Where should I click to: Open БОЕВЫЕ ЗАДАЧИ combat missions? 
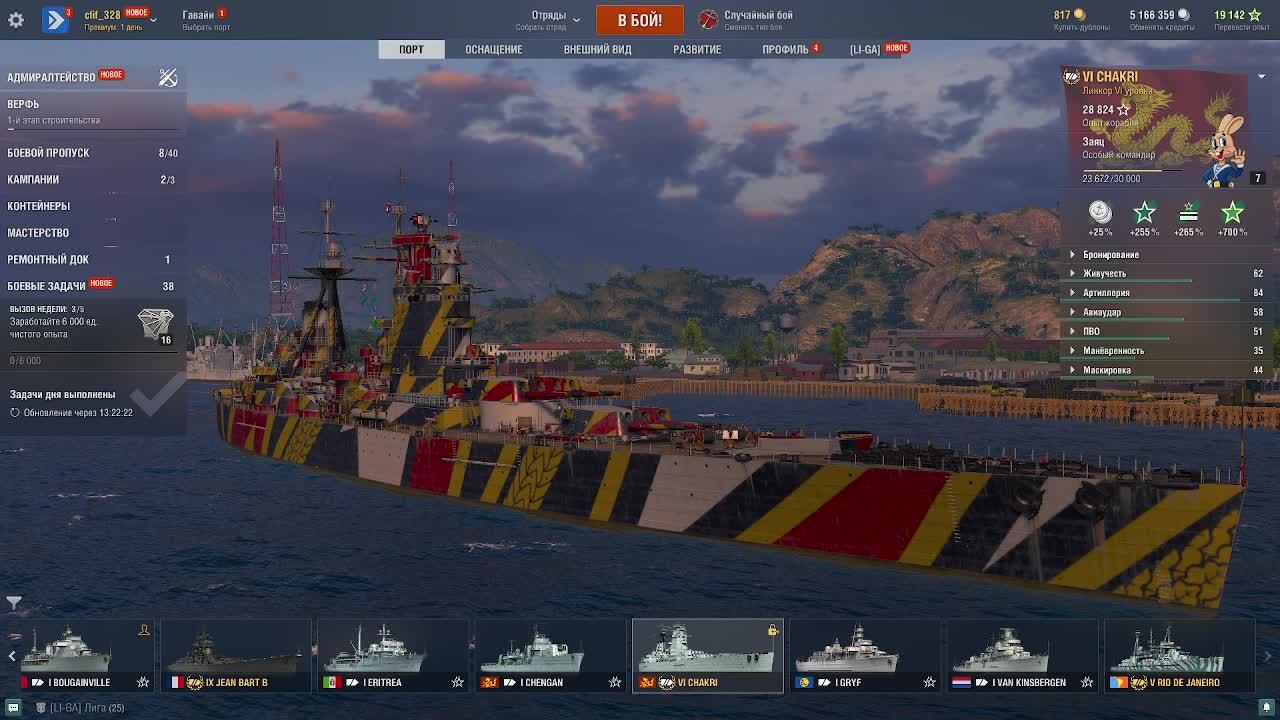click(x=46, y=286)
